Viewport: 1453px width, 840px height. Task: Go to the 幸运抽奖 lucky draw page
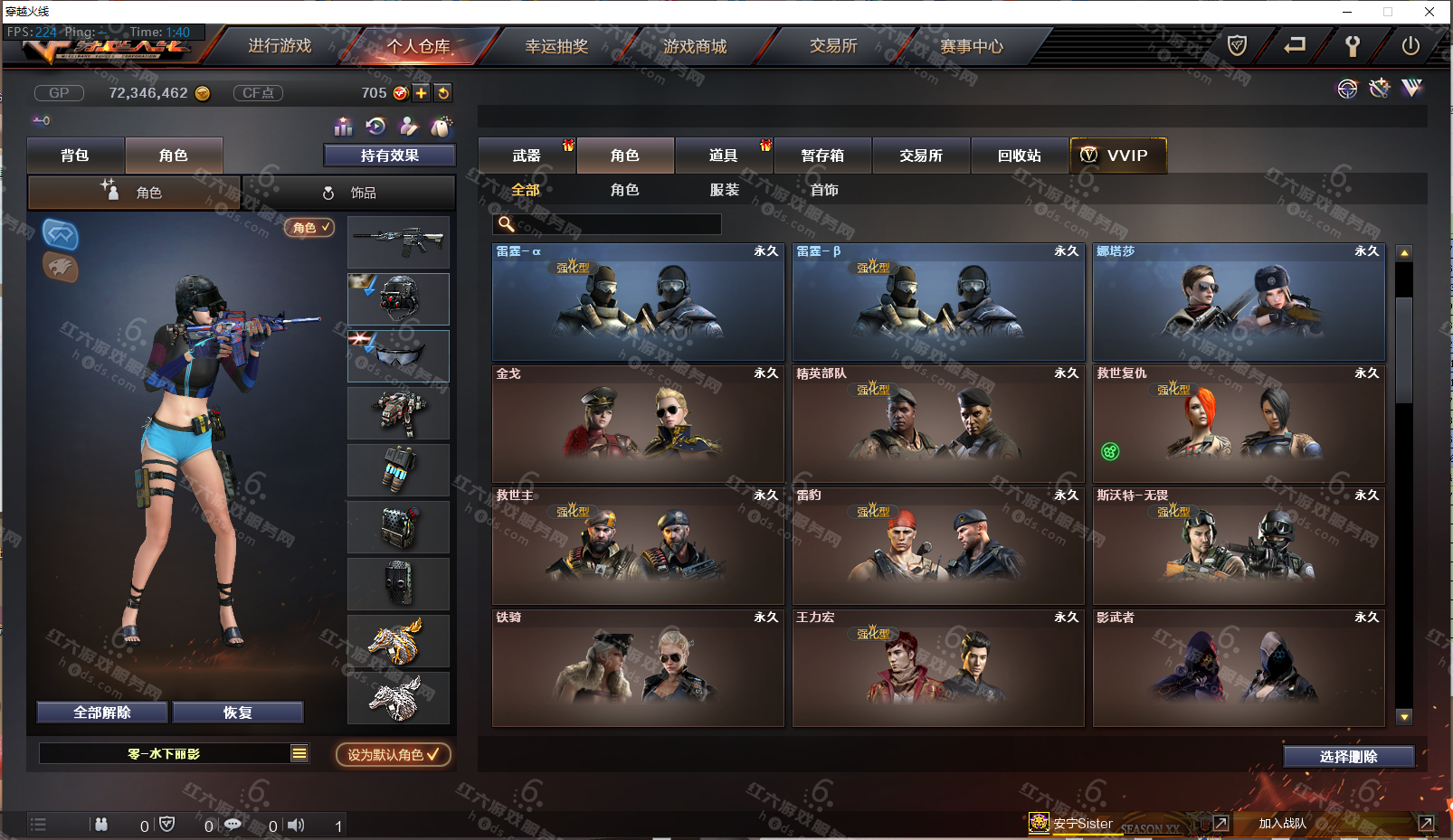[556, 46]
